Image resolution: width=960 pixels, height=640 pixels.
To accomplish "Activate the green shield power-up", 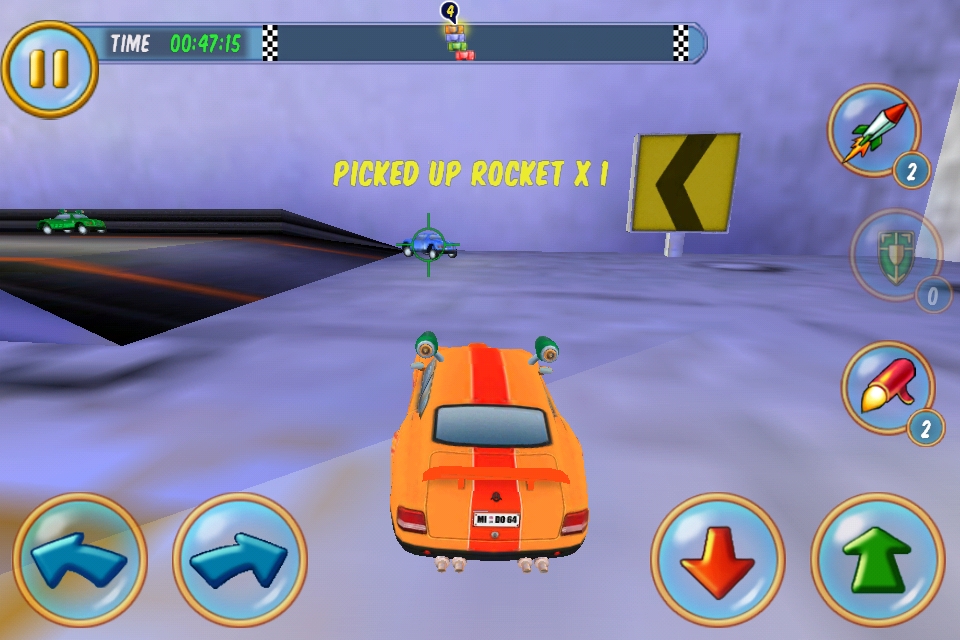I will pos(895,255).
